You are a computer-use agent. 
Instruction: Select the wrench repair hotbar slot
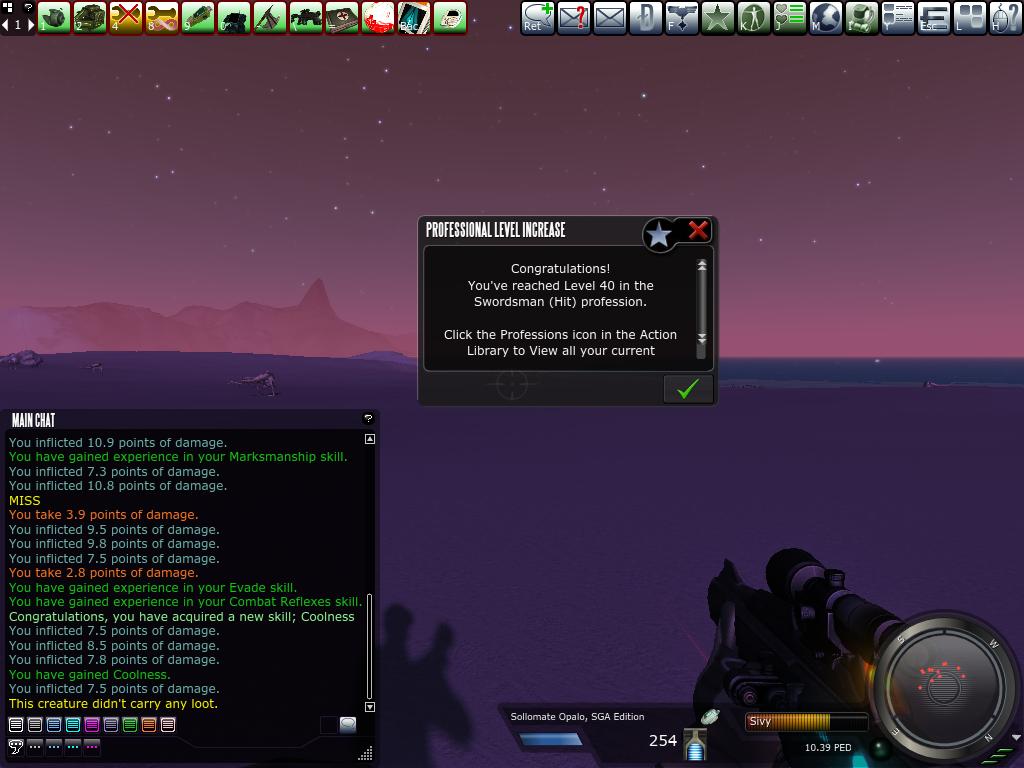pos(162,17)
